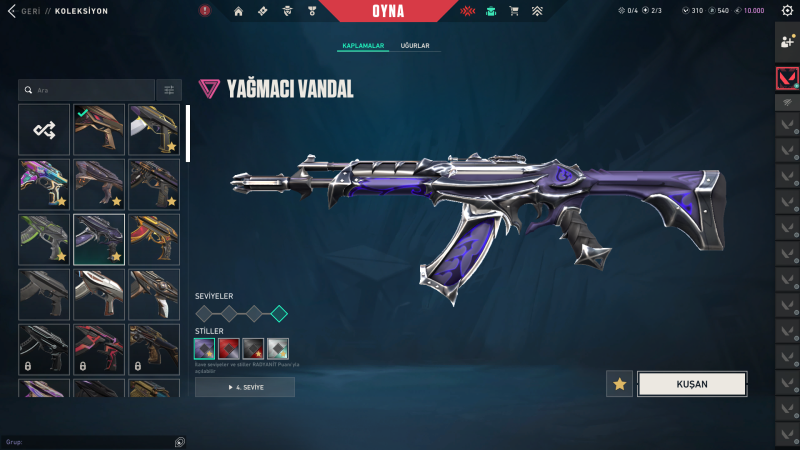Click the chat input bar
The image size is (800, 450).
coord(90,441)
